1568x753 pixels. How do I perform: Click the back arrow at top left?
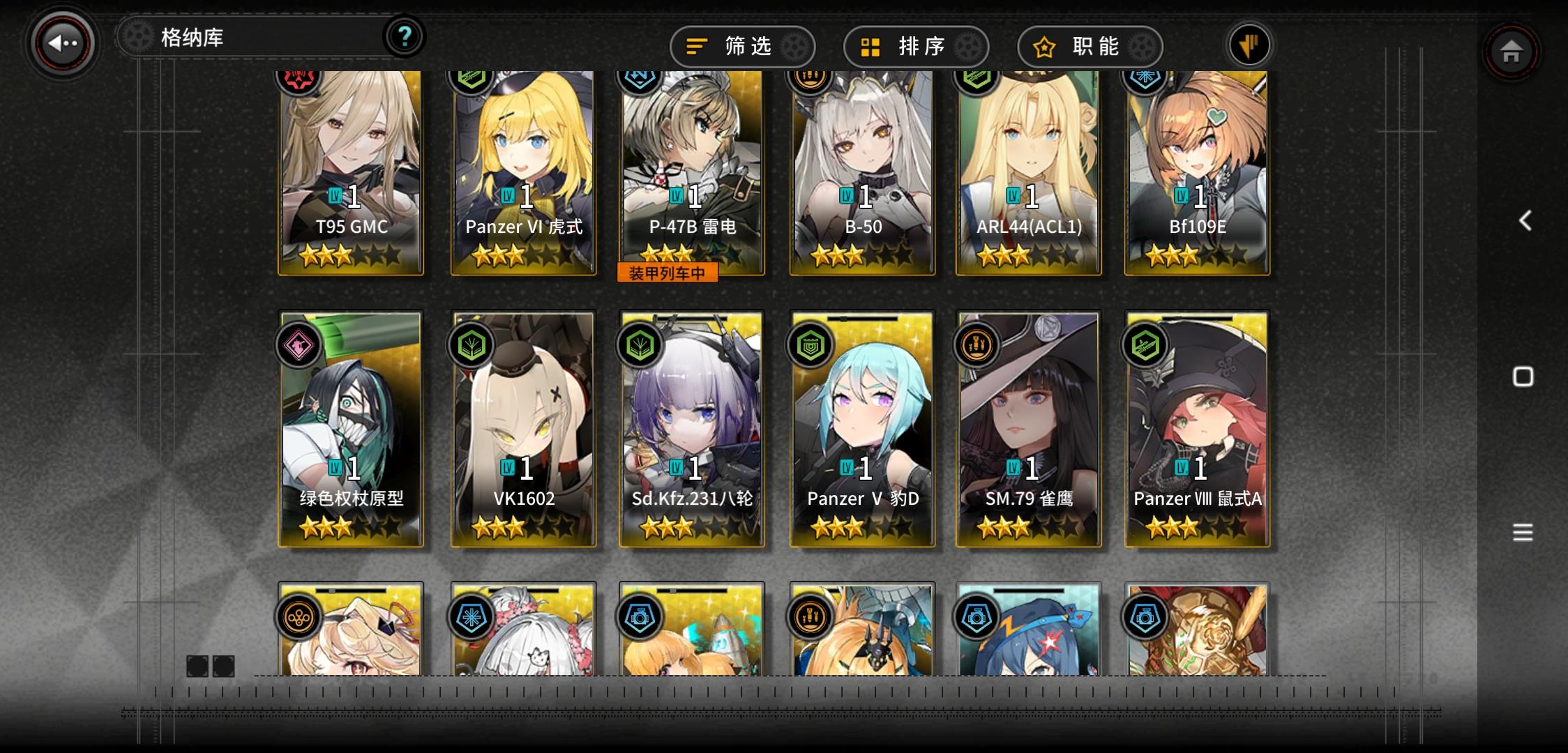click(x=60, y=43)
